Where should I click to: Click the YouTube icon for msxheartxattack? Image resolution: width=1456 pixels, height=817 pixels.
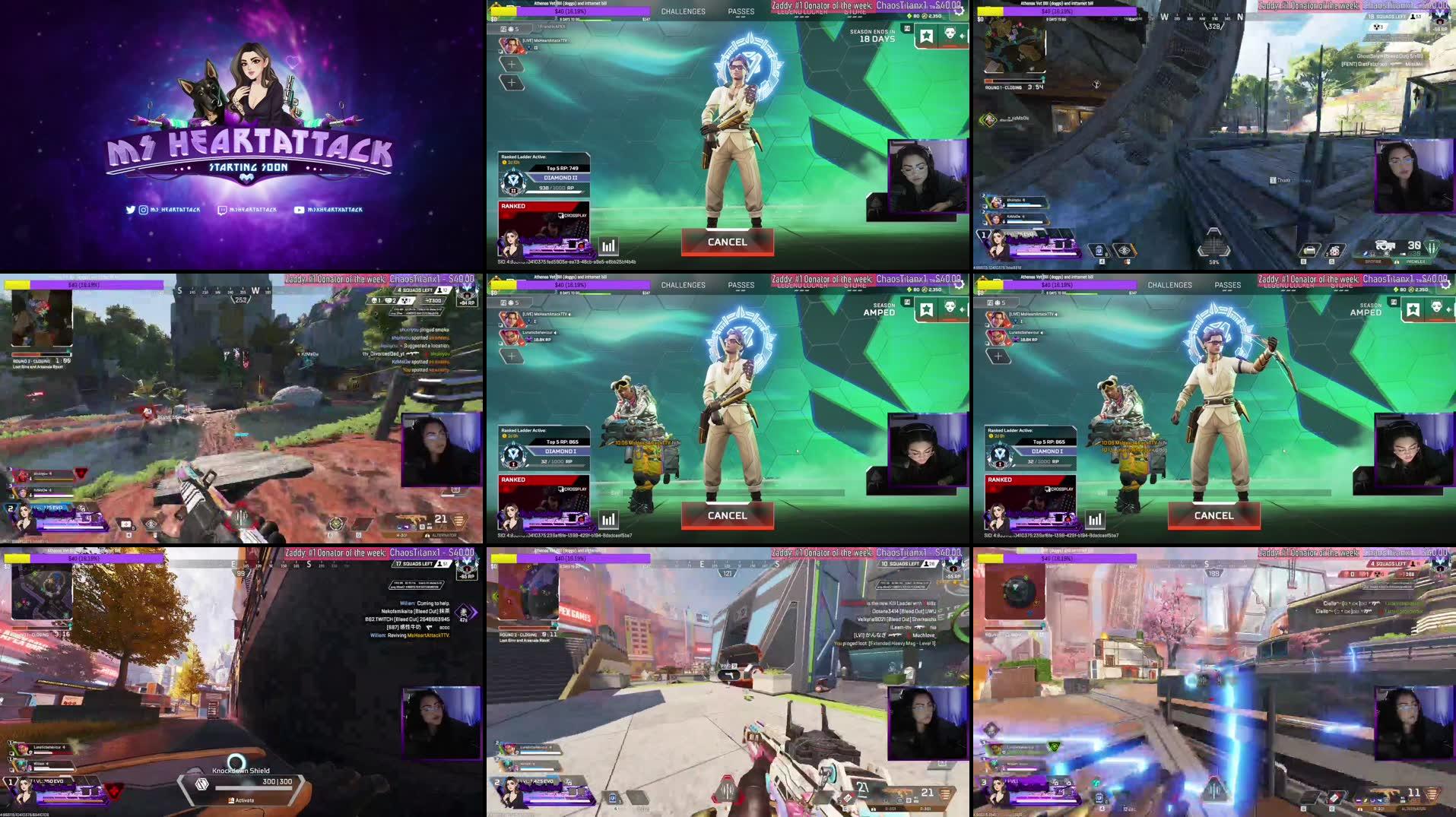tap(299, 211)
